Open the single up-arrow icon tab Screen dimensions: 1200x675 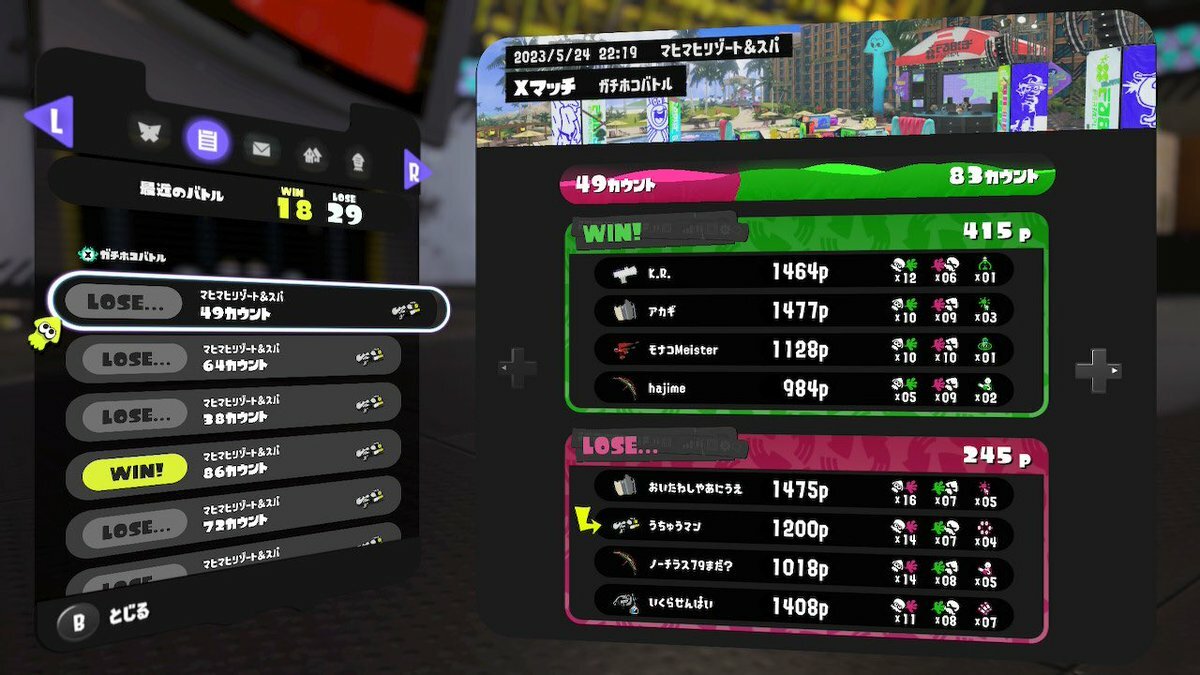357,160
